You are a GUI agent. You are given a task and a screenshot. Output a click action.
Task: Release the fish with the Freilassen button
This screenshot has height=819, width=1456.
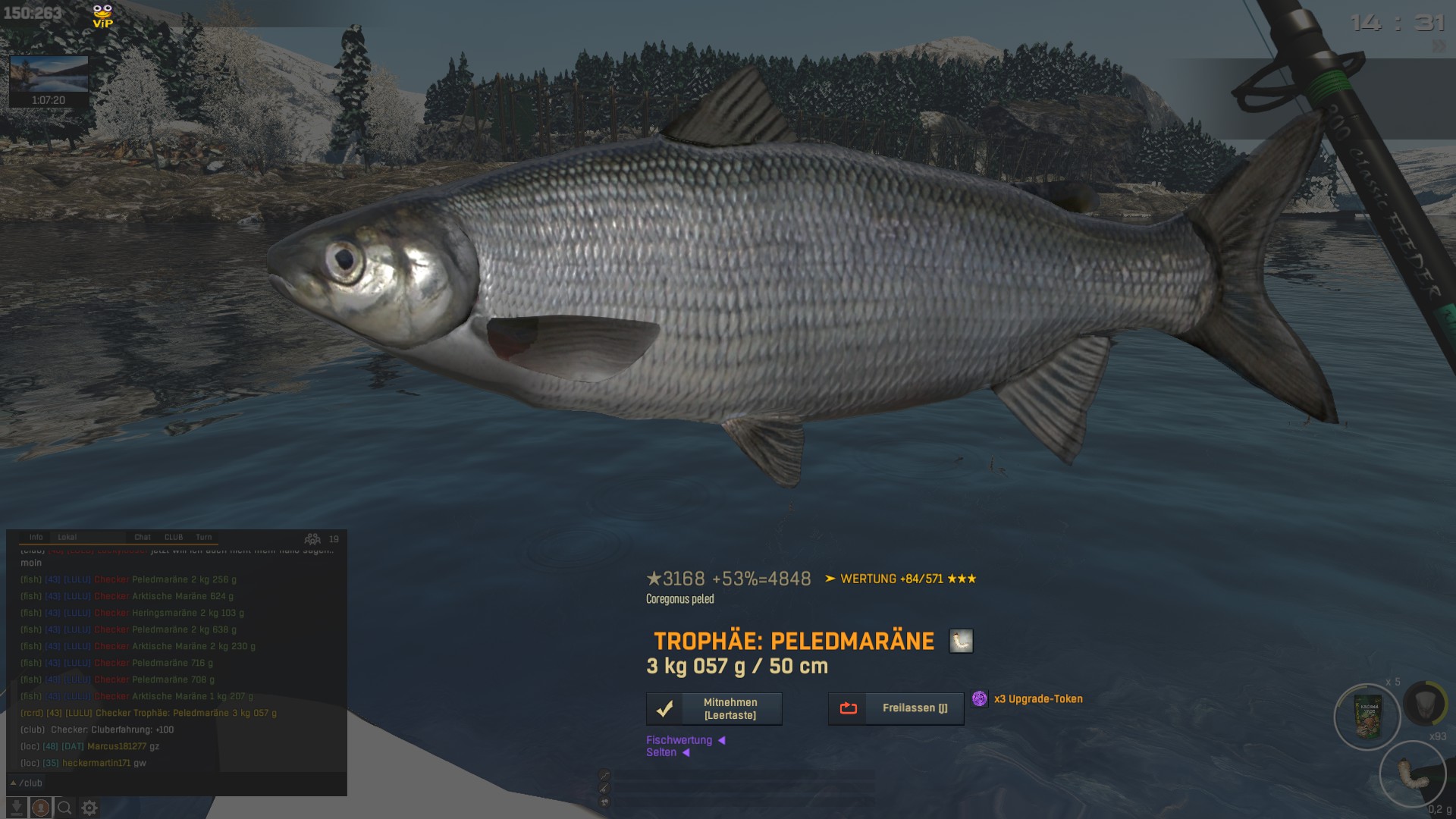coord(896,708)
